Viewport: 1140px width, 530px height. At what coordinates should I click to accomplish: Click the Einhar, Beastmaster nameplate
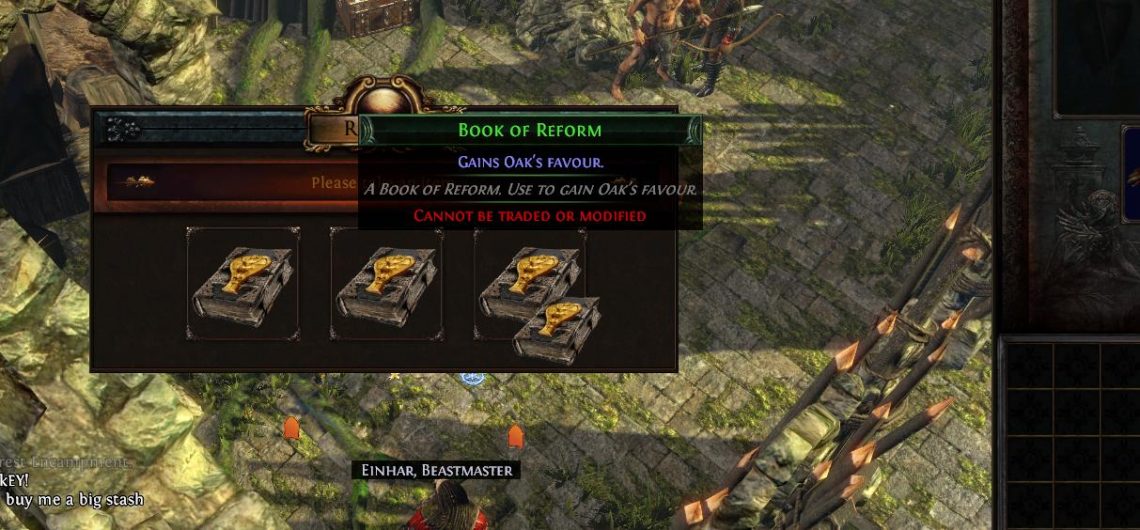(x=435, y=470)
